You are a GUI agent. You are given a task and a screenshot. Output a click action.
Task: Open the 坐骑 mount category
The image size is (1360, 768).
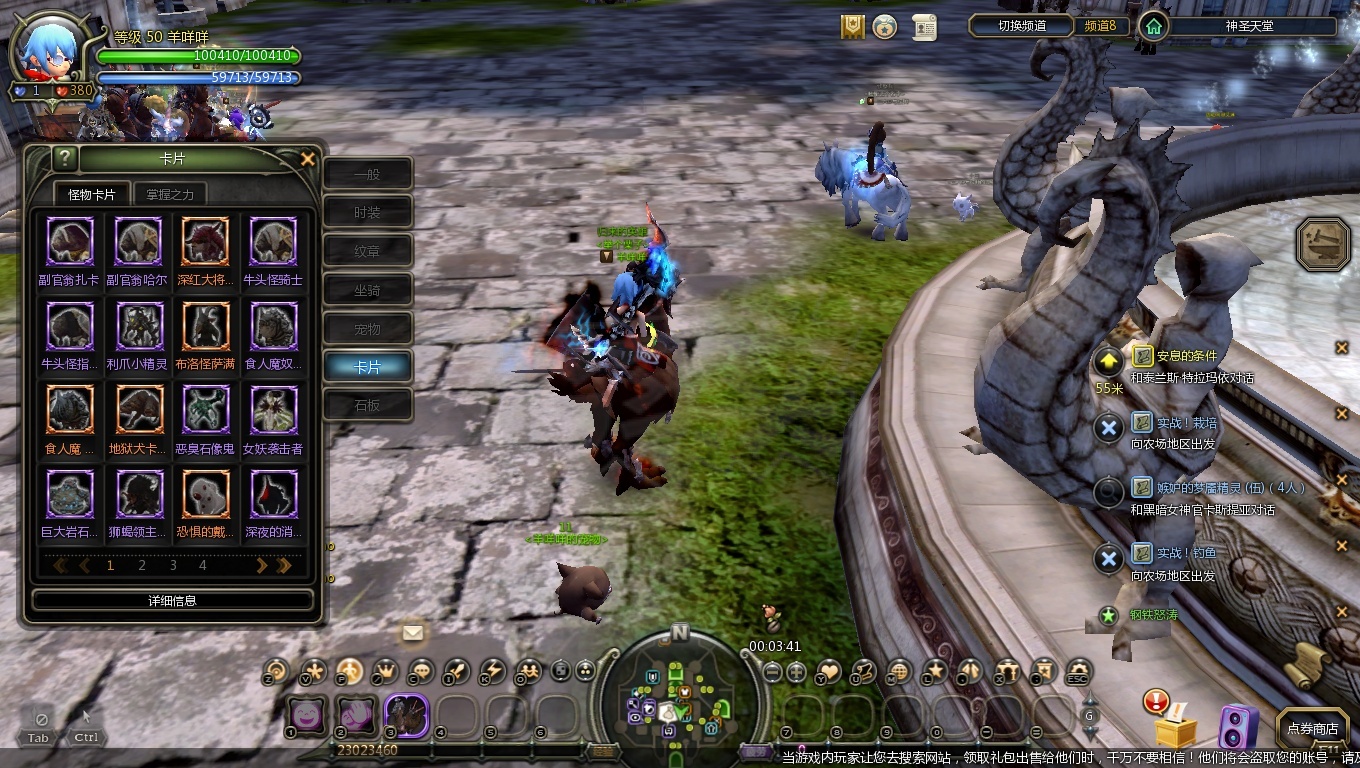(367, 290)
